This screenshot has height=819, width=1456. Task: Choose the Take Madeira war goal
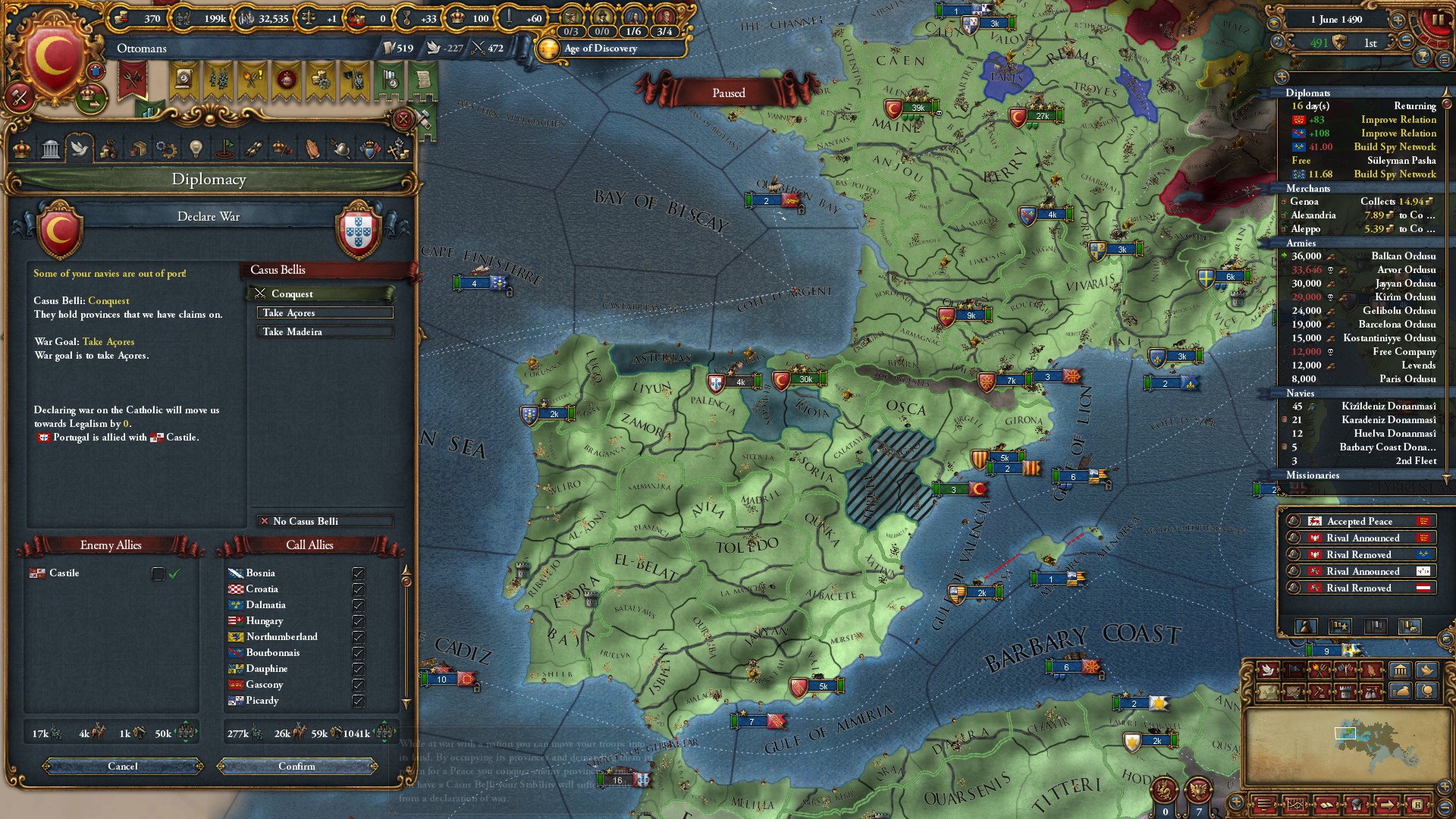point(325,331)
